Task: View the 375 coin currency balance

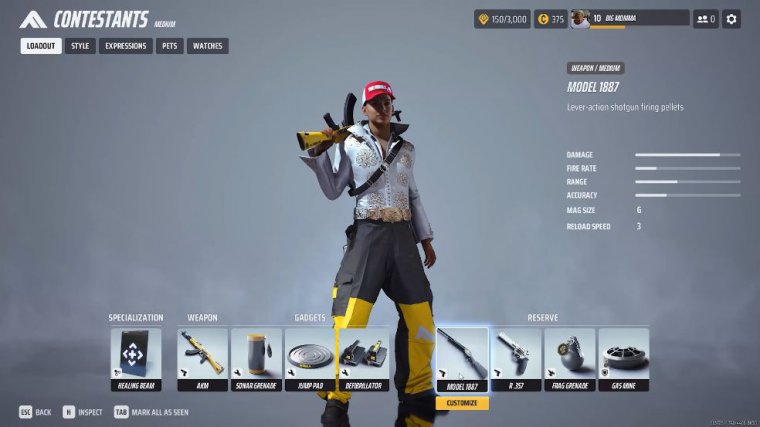Action: point(550,19)
